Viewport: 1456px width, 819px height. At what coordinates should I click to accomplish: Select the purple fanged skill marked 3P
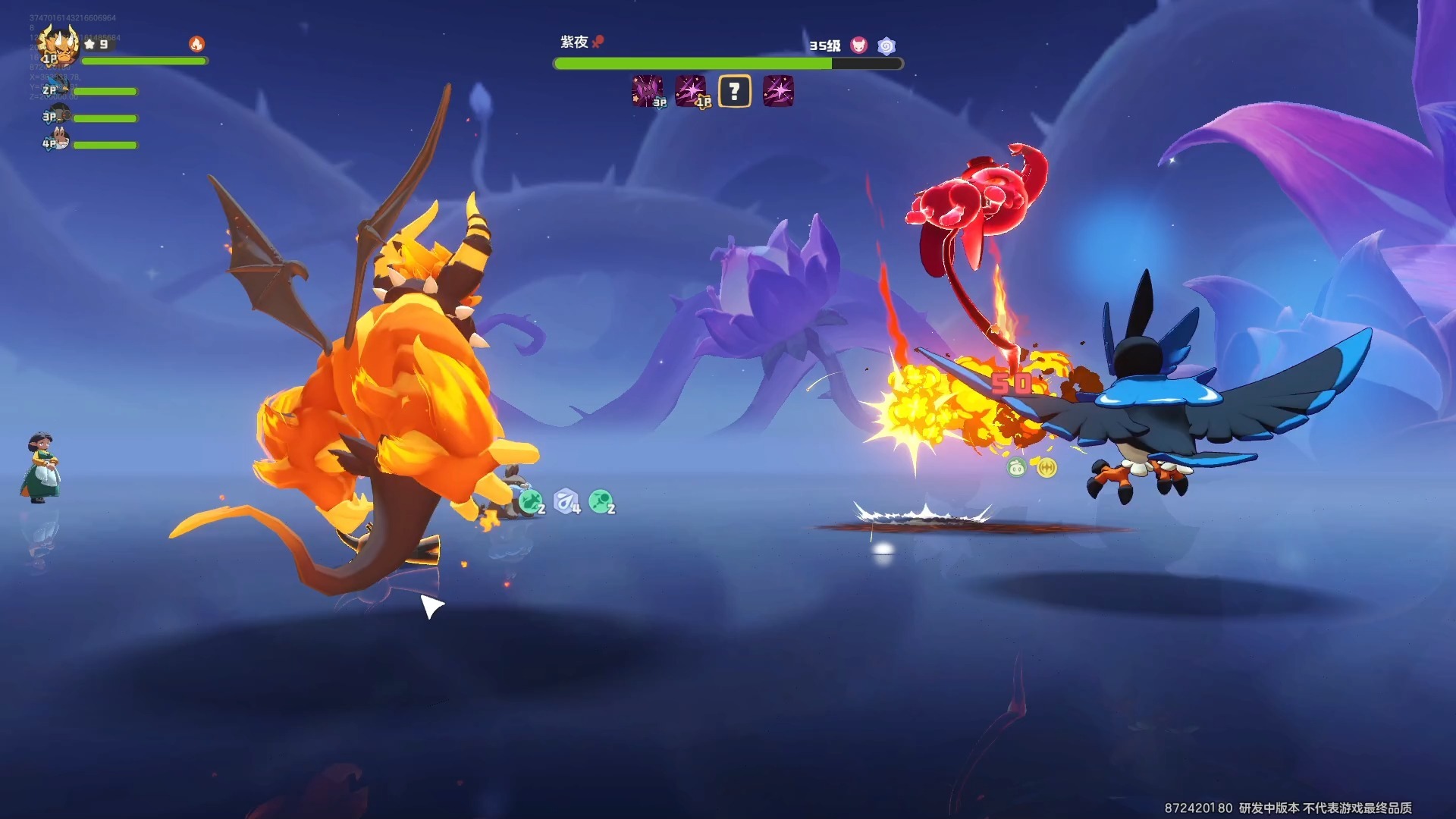point(648,92)
